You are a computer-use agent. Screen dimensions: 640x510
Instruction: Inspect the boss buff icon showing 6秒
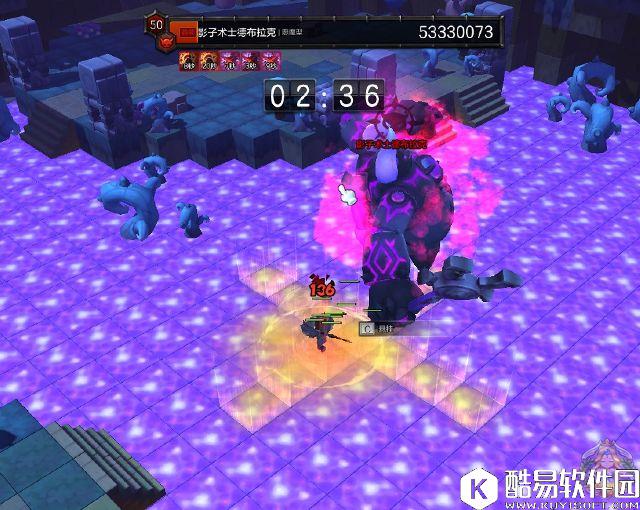pos(187,62)
